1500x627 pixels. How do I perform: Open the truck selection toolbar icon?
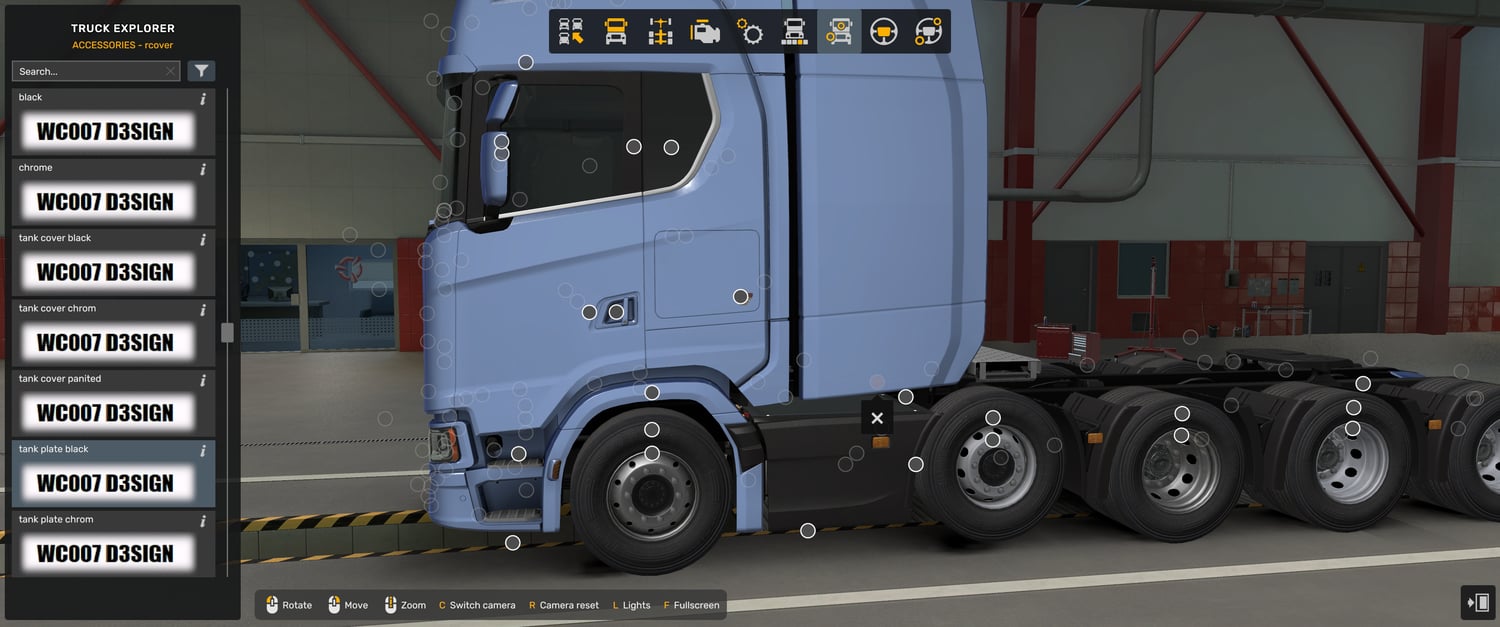[571, 32]
